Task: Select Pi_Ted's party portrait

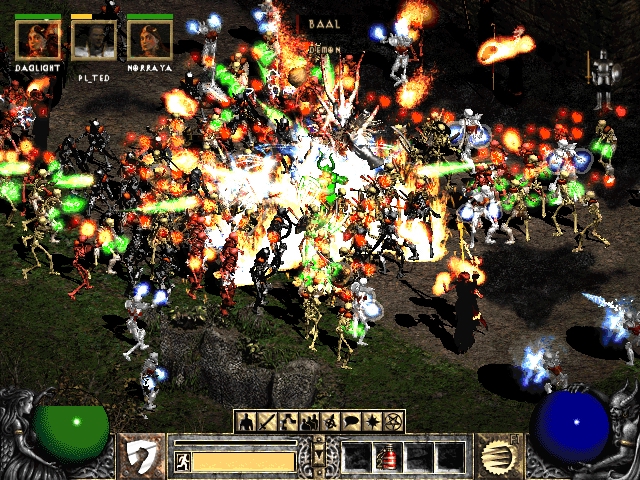Action: pyautogui.click(x=94, y=40)
